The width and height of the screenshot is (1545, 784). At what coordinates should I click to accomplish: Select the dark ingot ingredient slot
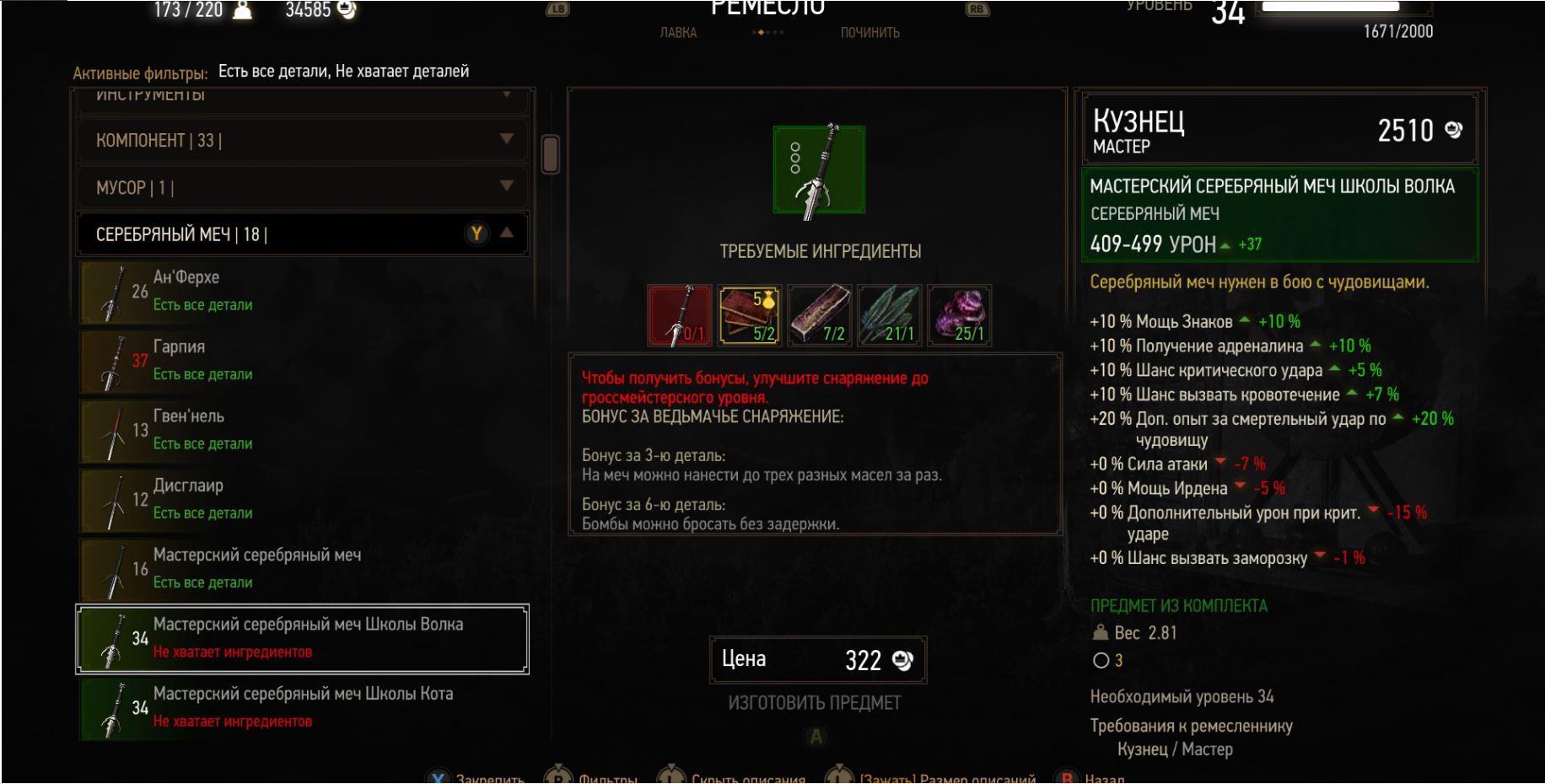click(819, 315)
